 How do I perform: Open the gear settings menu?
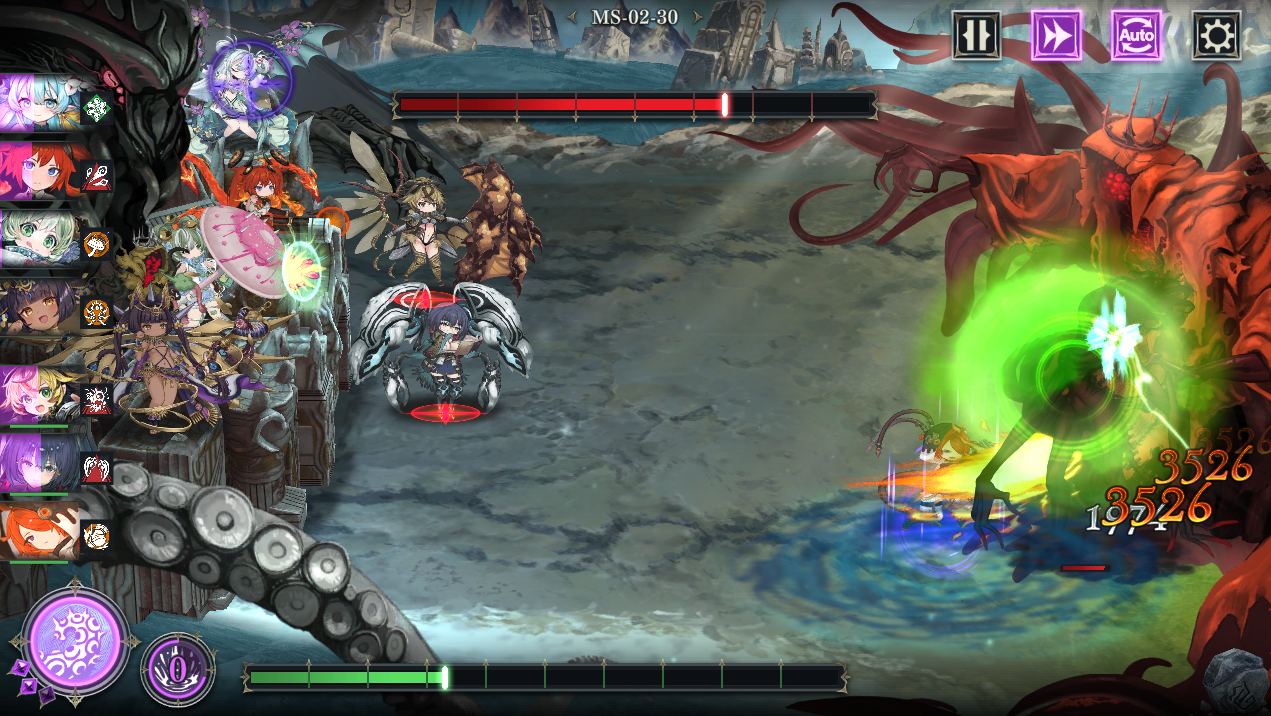[1216, 36]
